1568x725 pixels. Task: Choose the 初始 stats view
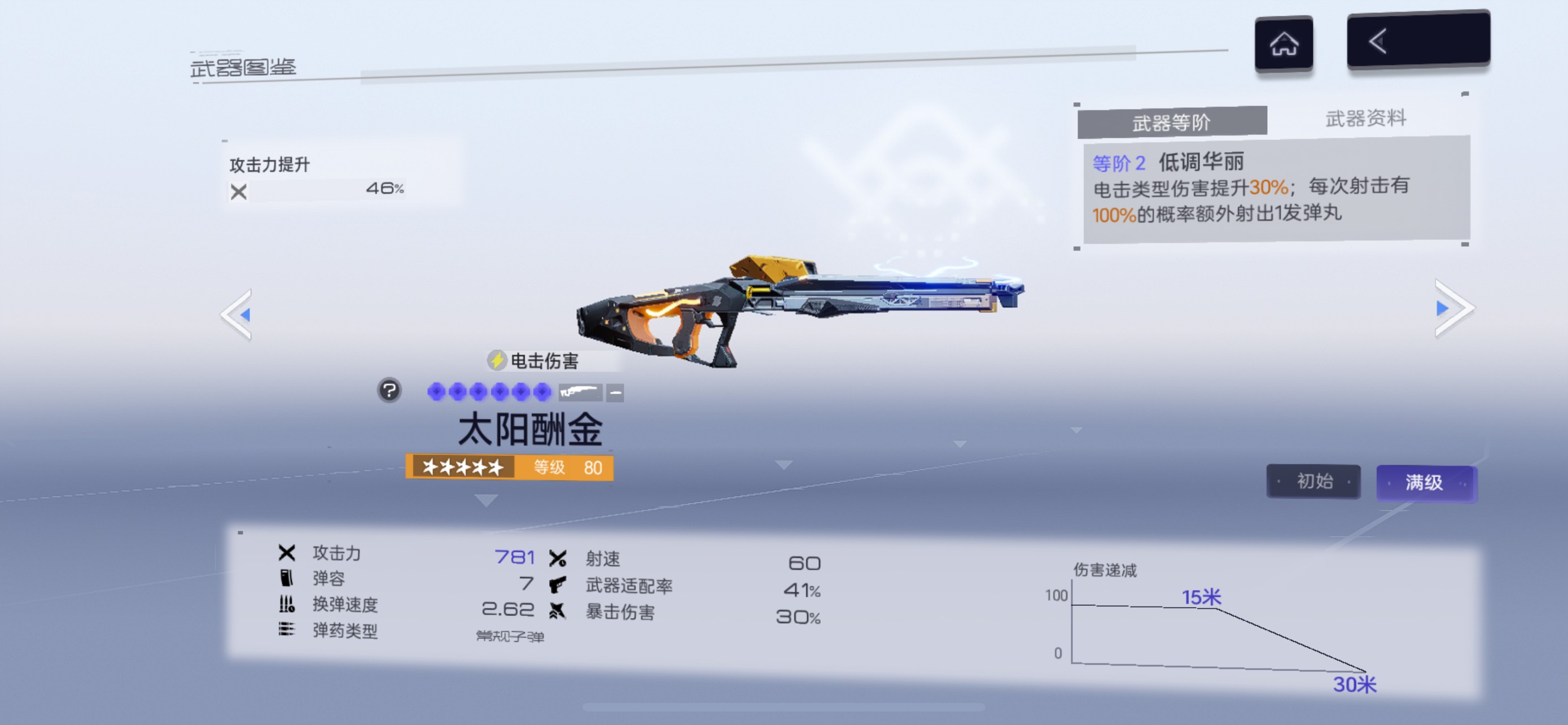click(1313, 482)
